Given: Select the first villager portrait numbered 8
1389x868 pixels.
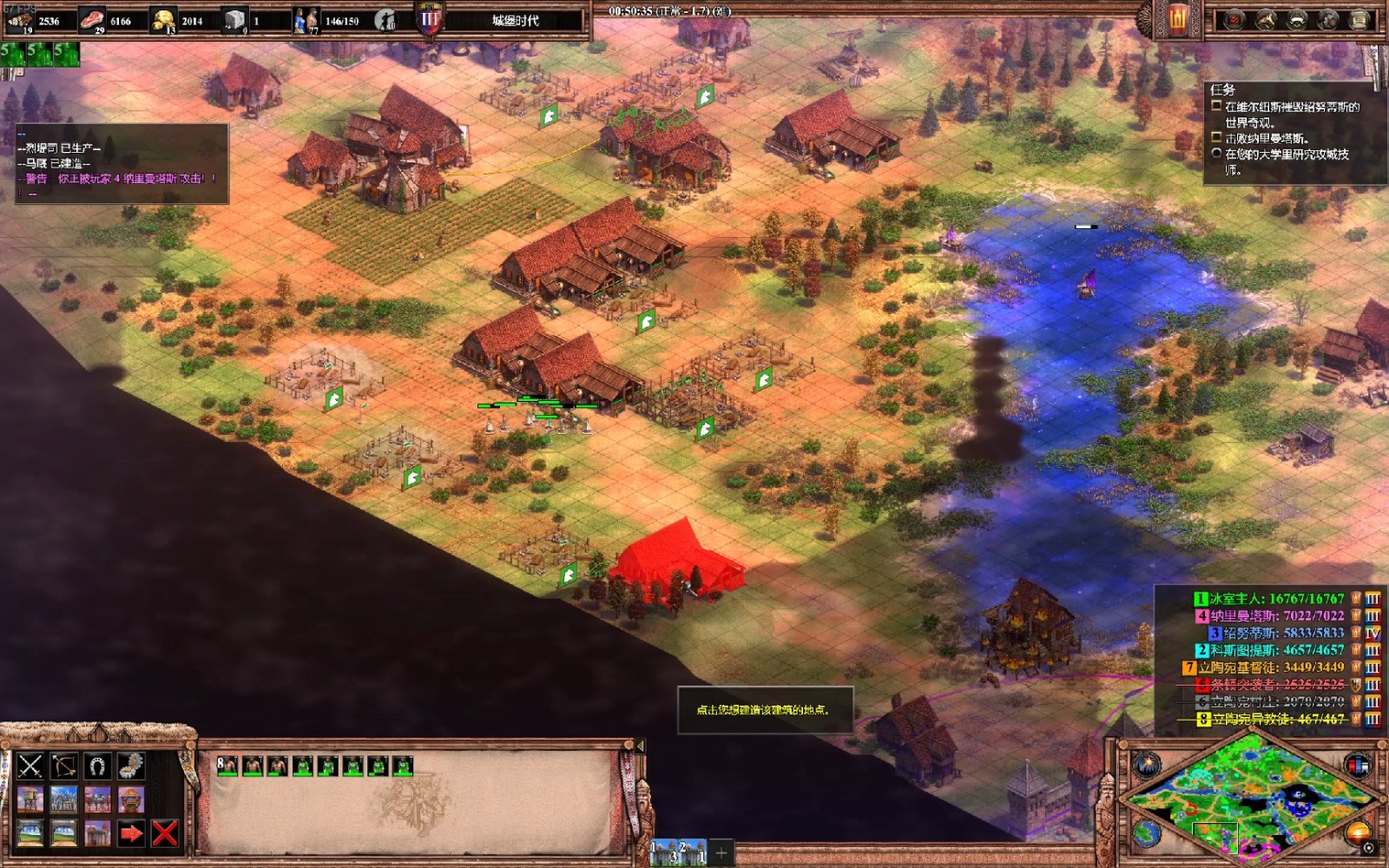Looking at the screenshot, I should 227,766.
